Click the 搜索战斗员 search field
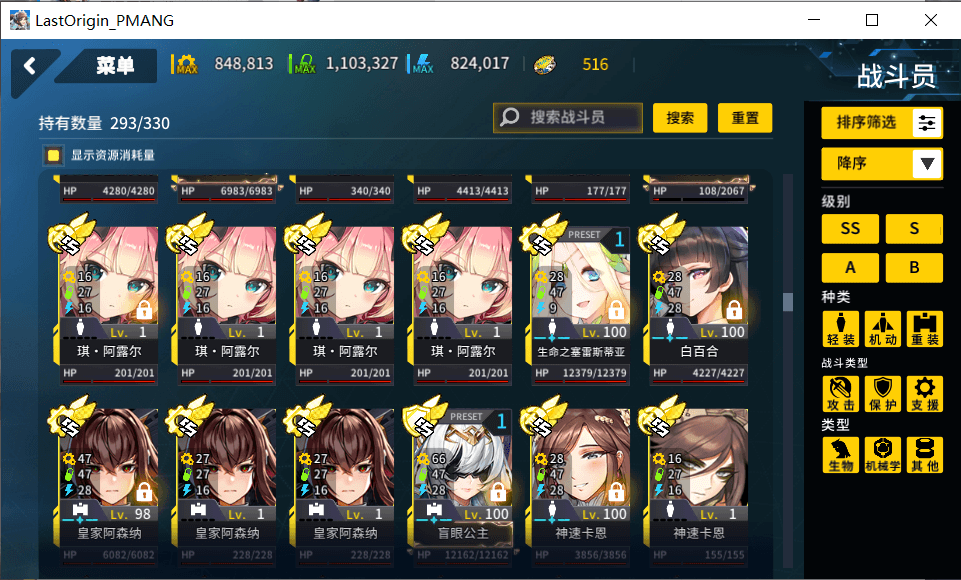The image size is (961, 580). tap(568, 118)
